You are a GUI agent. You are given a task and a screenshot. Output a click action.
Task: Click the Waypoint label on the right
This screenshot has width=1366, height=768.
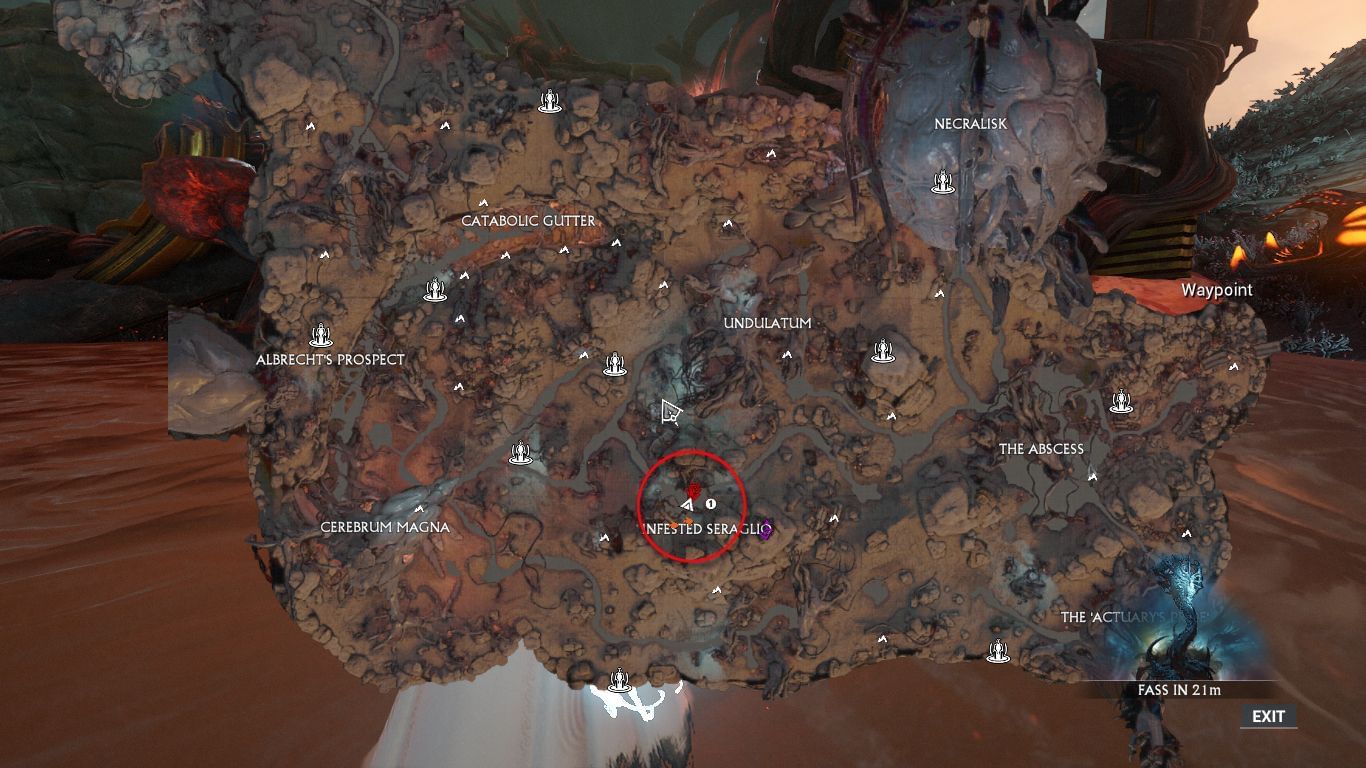pyautogui.click(x=1216, y=289)
